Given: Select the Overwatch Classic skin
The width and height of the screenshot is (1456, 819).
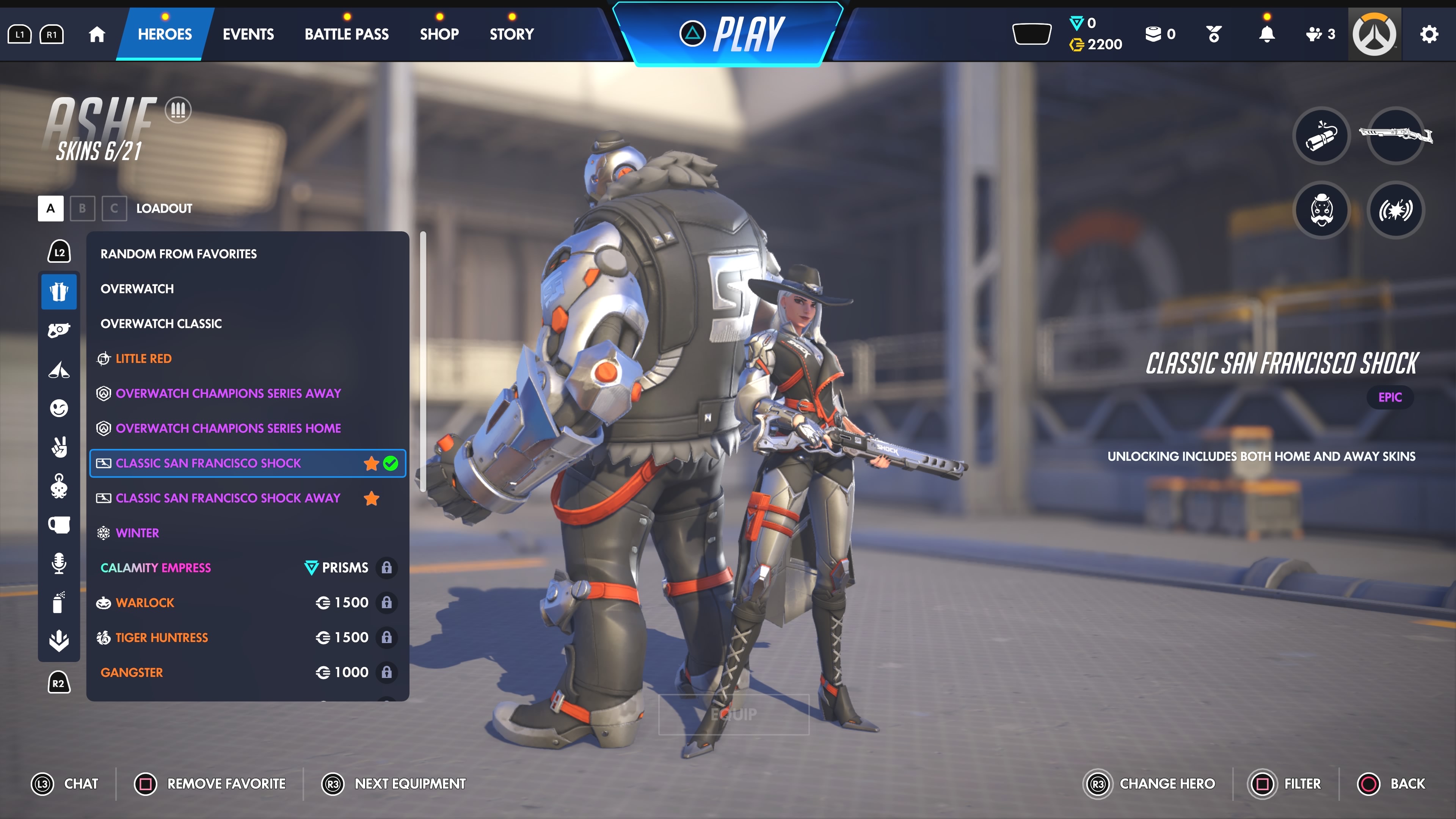Looking at the screenshot, I should 161,323.
